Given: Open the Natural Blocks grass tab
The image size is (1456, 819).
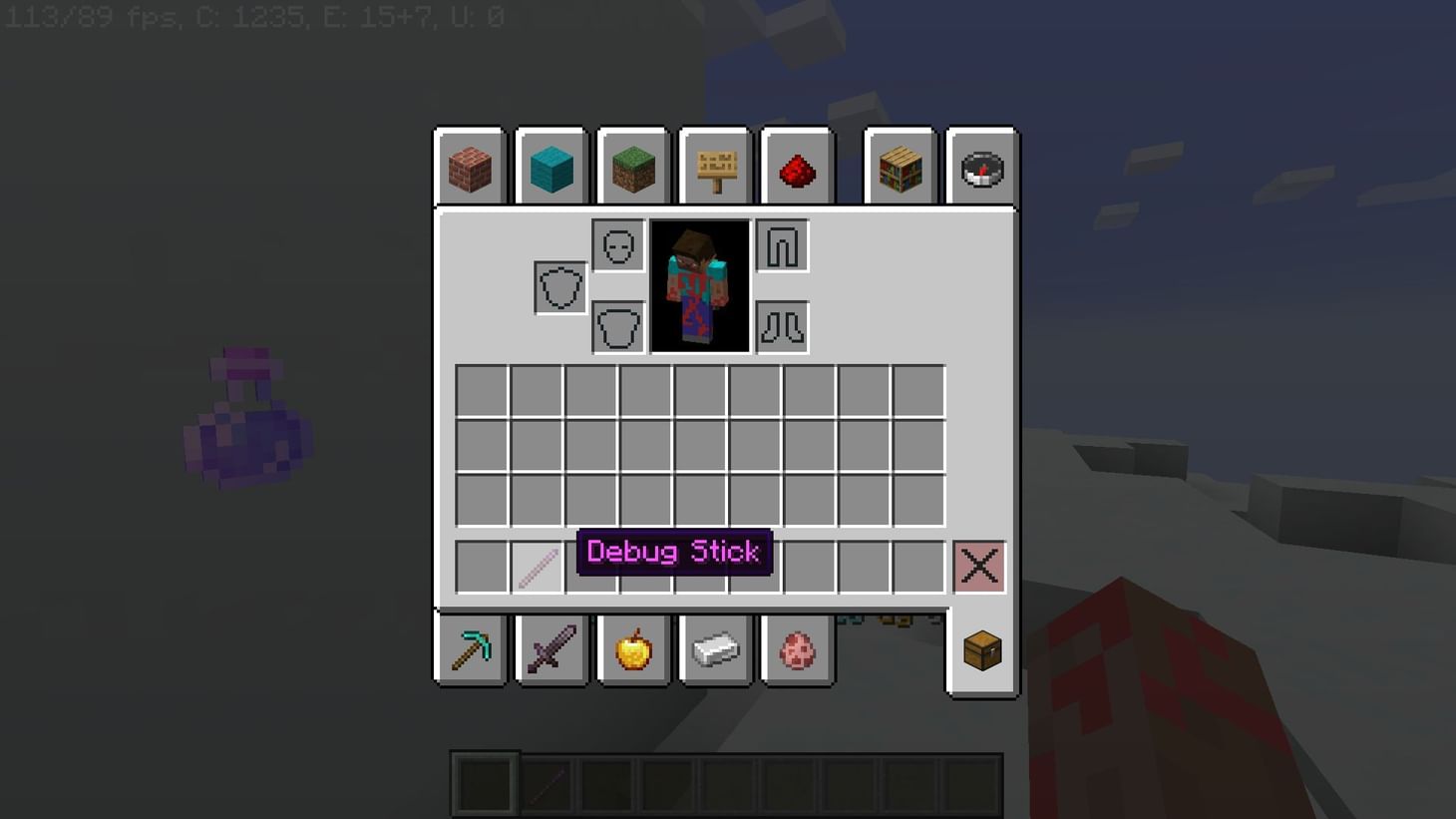Looking at the screenshot, I should (632, 169).
